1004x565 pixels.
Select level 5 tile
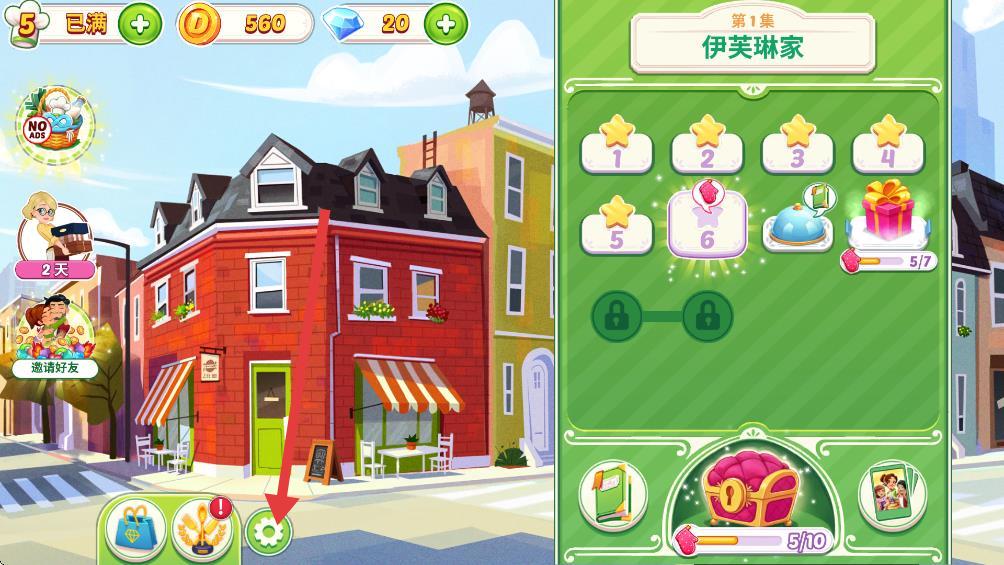[616, 229]
